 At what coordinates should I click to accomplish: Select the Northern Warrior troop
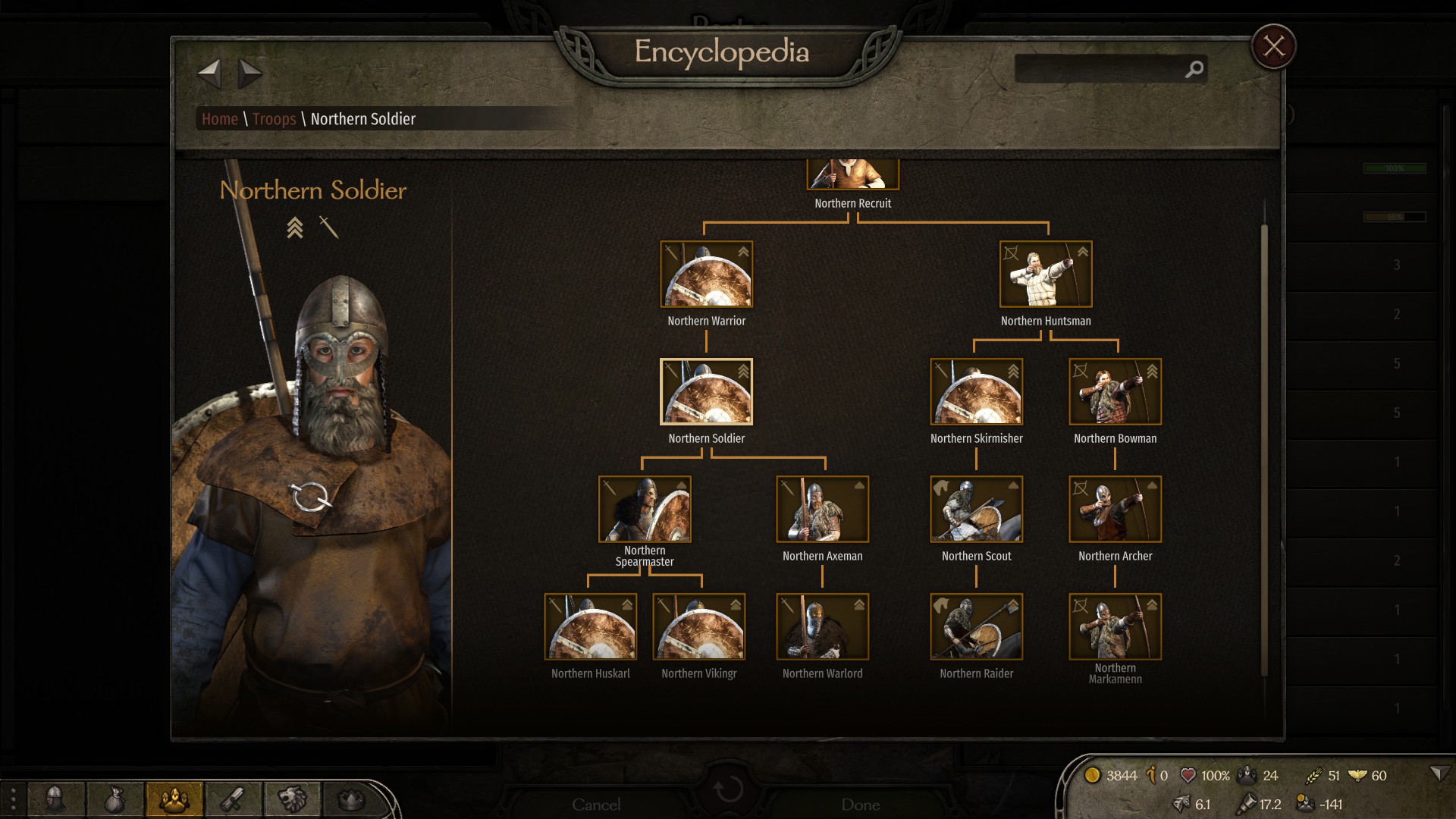(706, 275)
